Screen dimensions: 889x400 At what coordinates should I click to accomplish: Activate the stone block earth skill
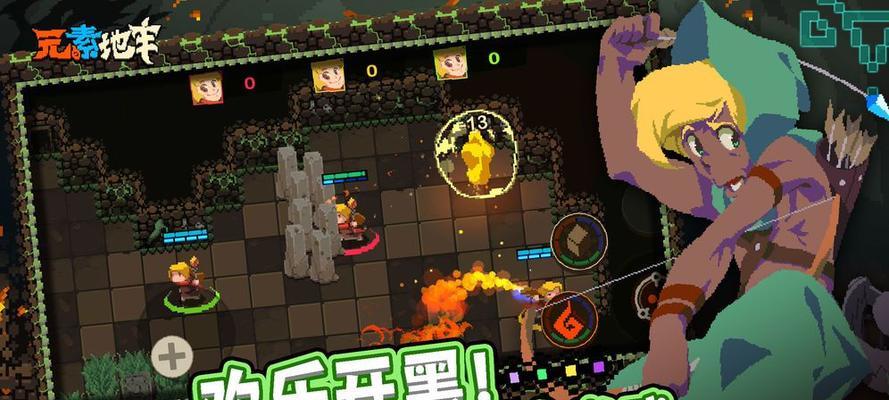(x=576, y=241)
